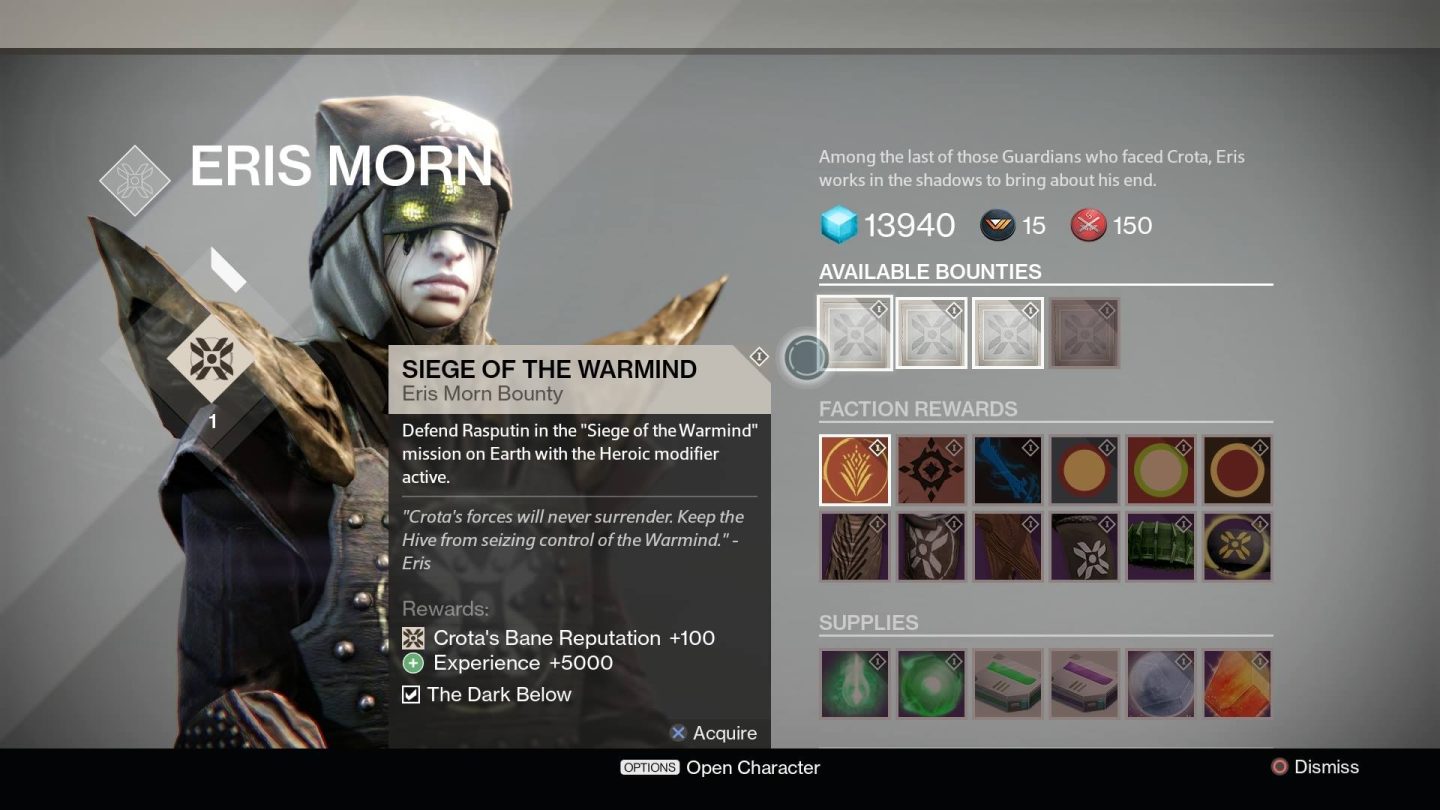Pick the blue sword reward icon

(x=1008, y=470)
